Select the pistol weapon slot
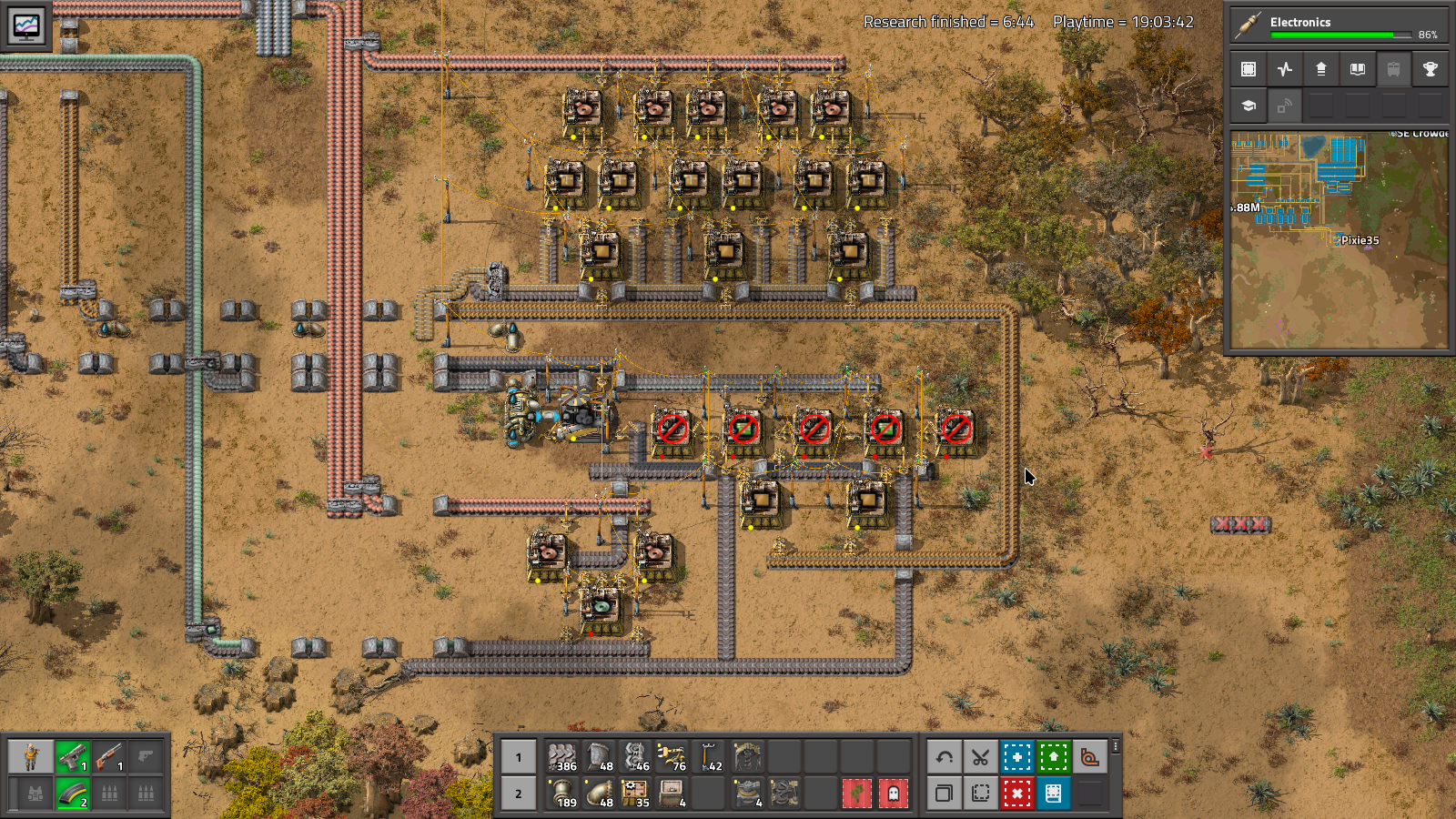The width and height of the screenshot is (1456, 819). click(x=73, y=757)
